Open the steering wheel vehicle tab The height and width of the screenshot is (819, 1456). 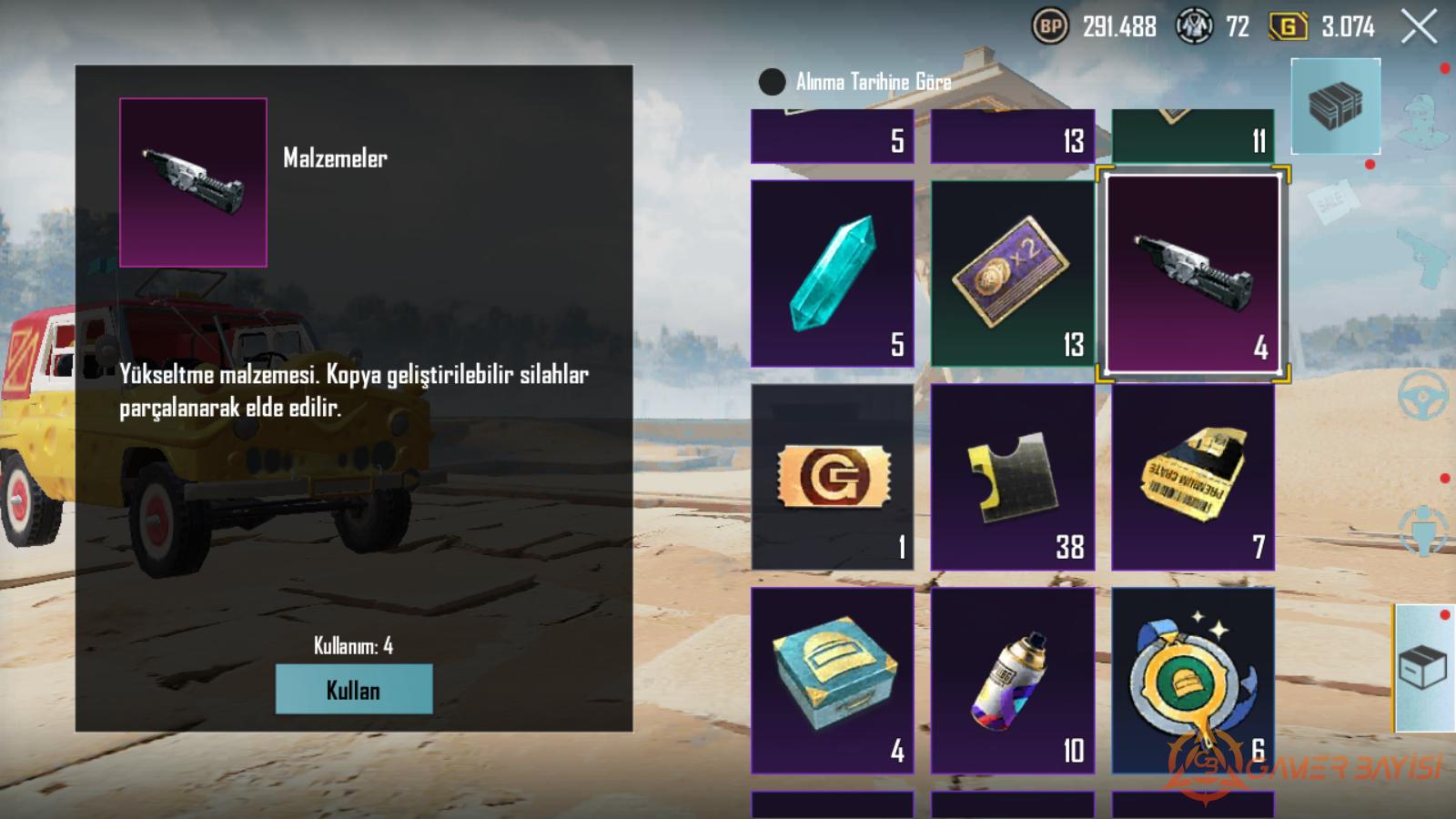pyautogui.click(x=1424, y=395)
